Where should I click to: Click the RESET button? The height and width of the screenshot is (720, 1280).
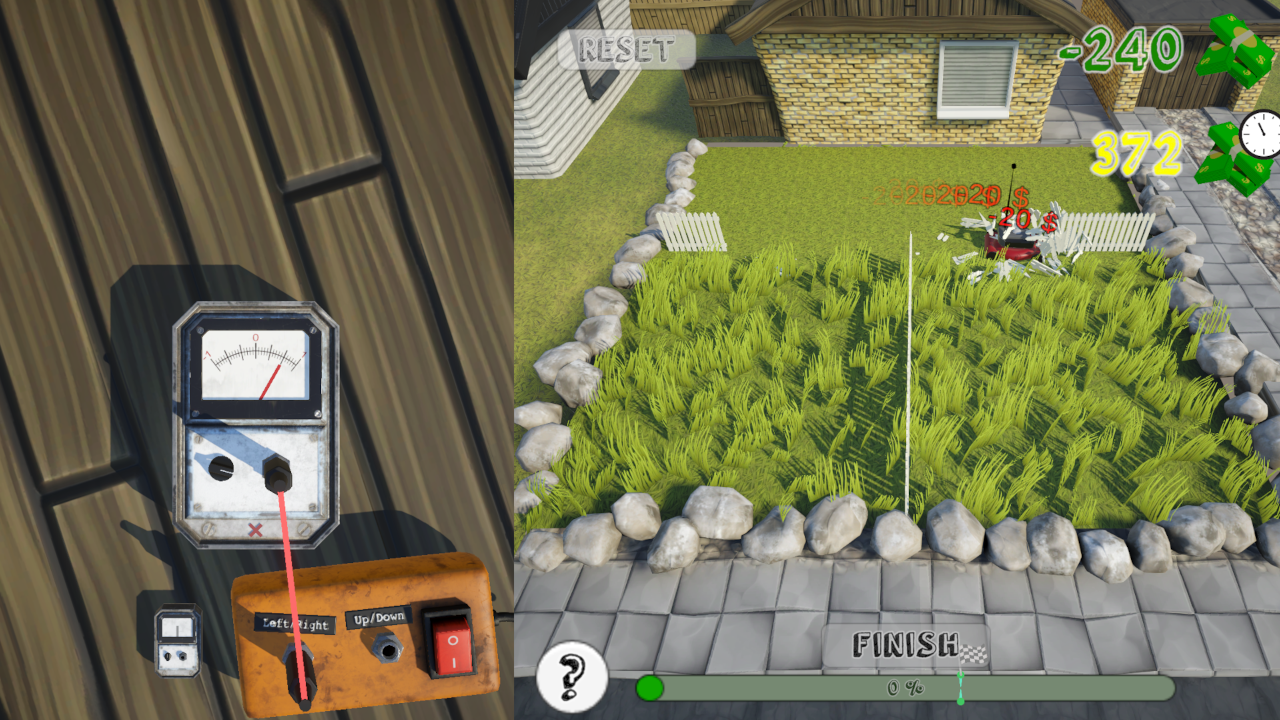click(626, 49)
